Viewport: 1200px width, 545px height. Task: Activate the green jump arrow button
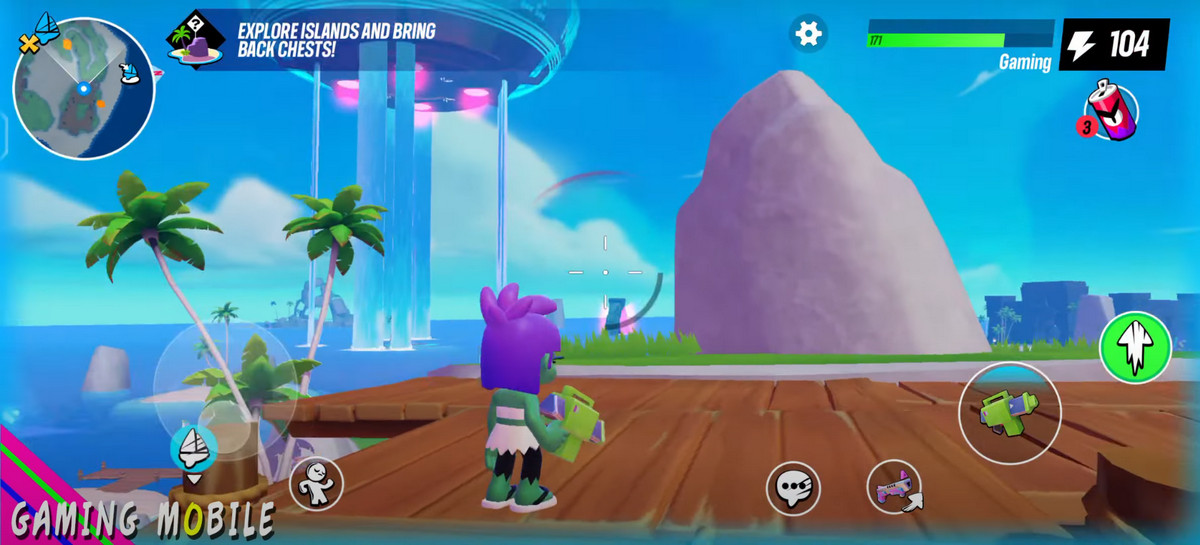[x=1135, y=346]
